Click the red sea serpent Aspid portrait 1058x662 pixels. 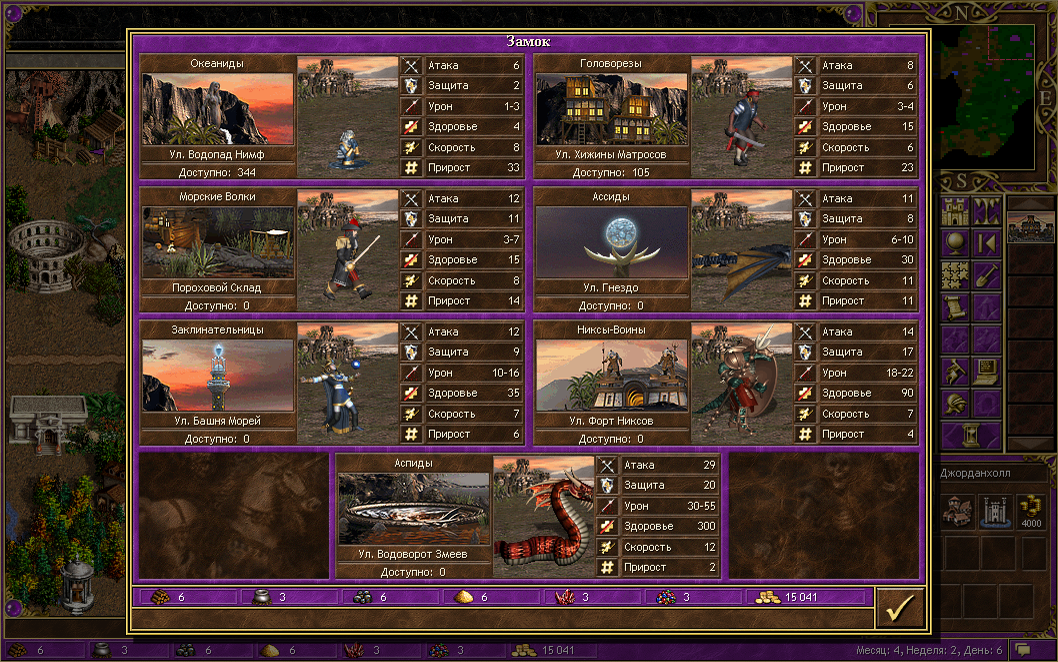544,516
